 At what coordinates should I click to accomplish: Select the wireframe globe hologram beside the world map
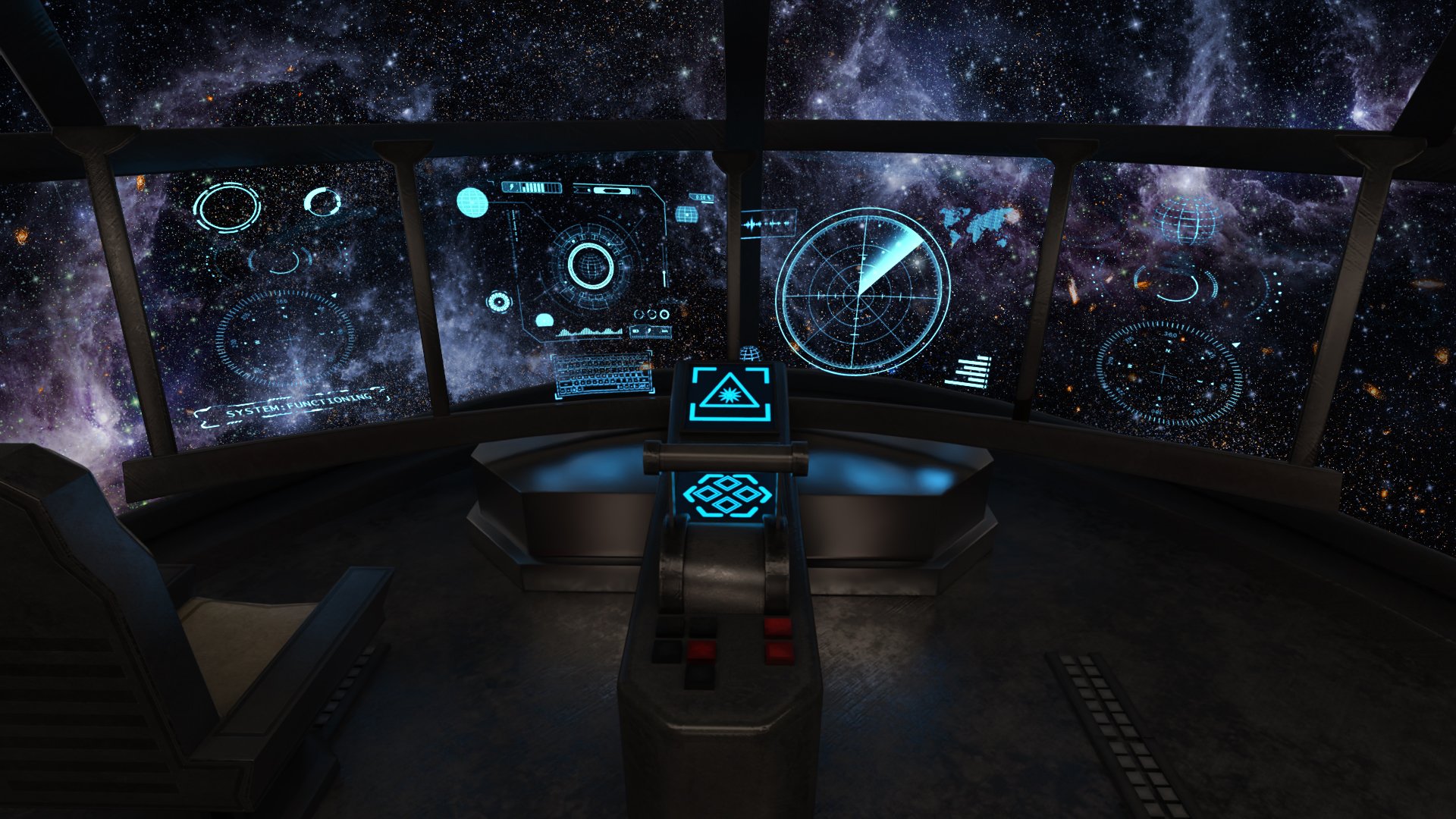[x=1187, y=220]
